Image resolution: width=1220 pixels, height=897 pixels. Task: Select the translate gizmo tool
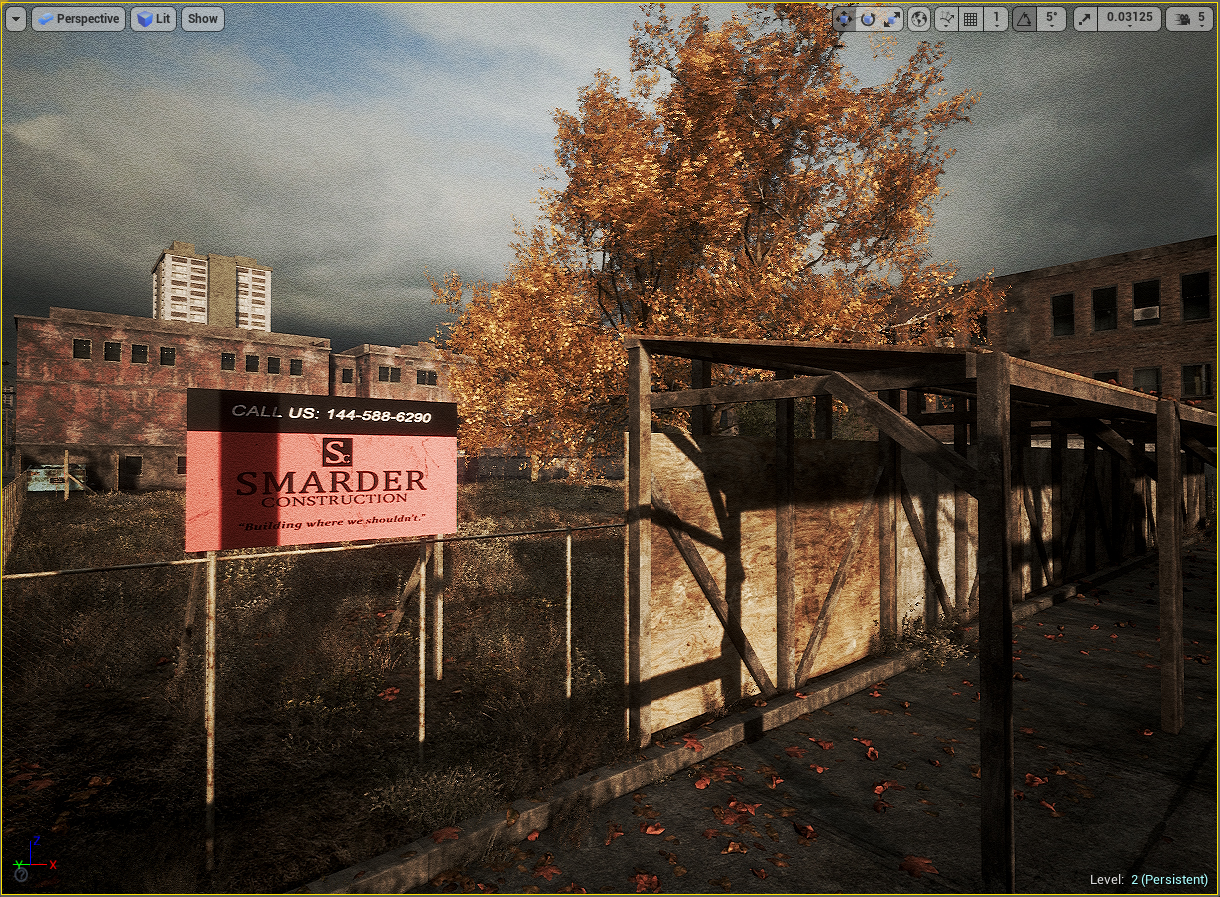(844, 19)
